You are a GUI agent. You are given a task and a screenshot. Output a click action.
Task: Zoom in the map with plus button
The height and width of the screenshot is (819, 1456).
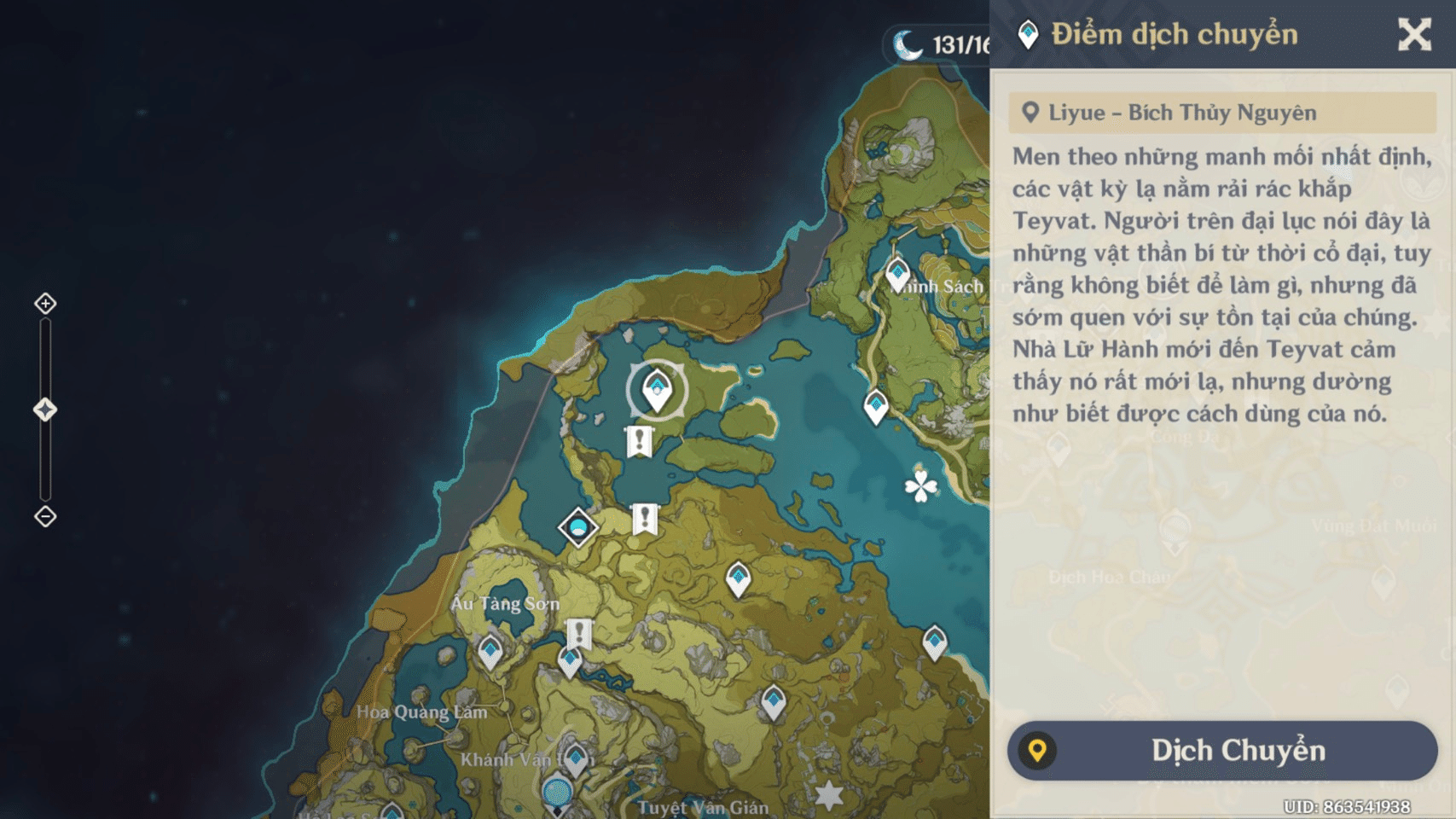point(45,304)
